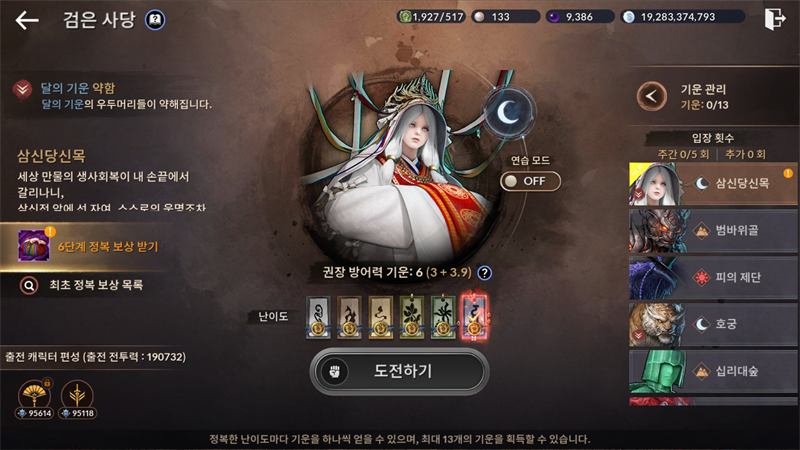
Task: Select the 십리대숲 boss entry
Action: coord(713,371)
